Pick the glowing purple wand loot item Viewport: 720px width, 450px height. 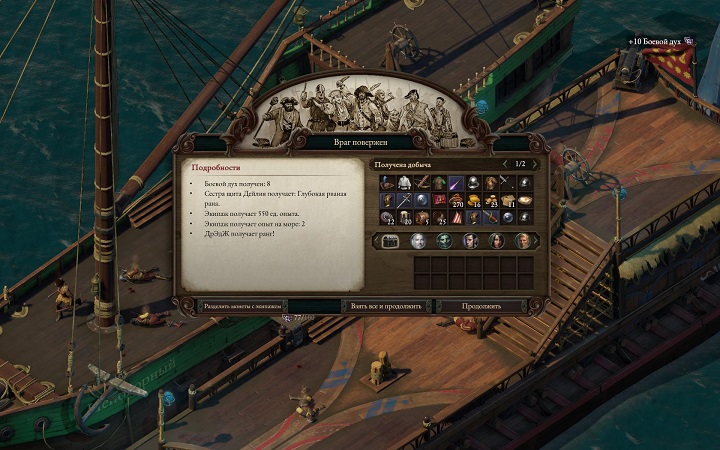tap(456, 183)
